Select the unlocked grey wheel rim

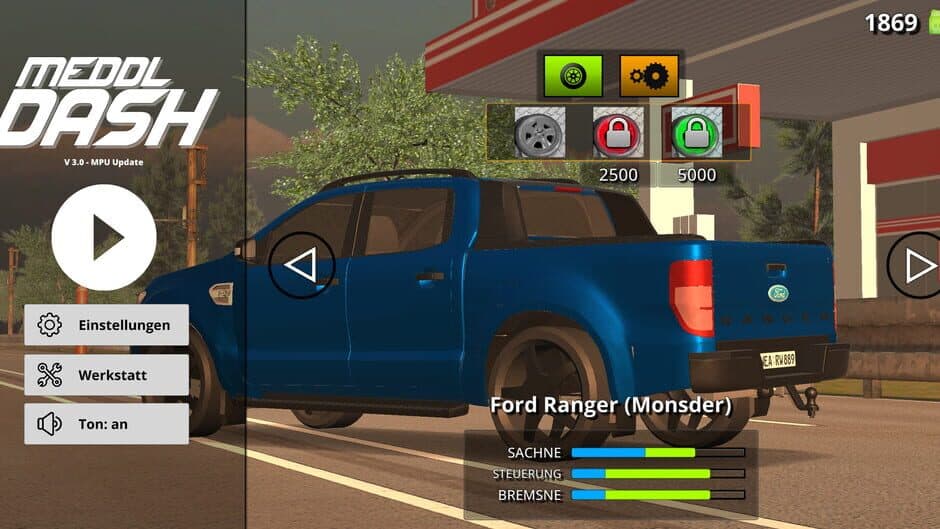click(x=539, y=133)
